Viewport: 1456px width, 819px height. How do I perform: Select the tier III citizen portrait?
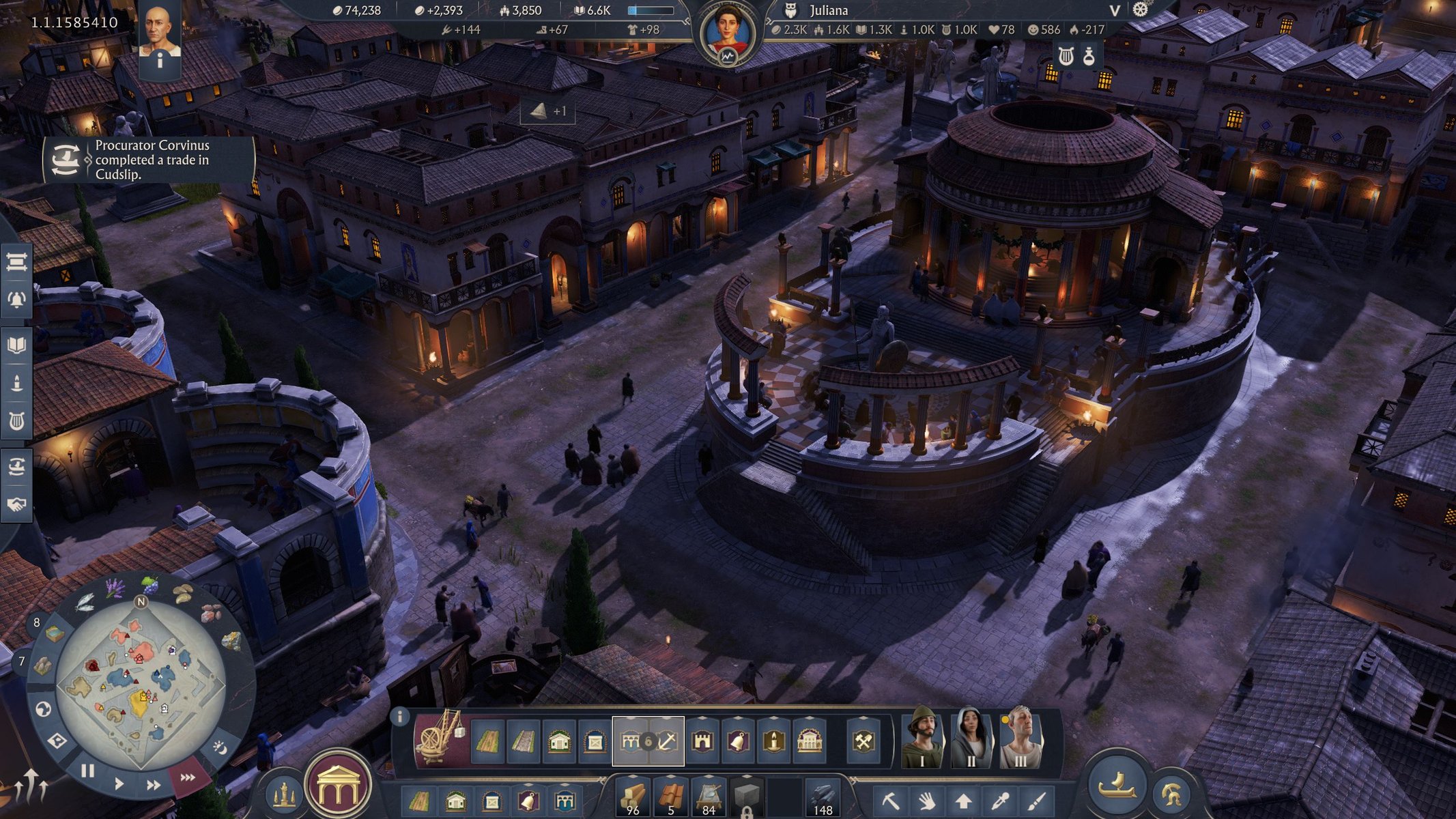pyautogui.click(x=1020, y=738)
